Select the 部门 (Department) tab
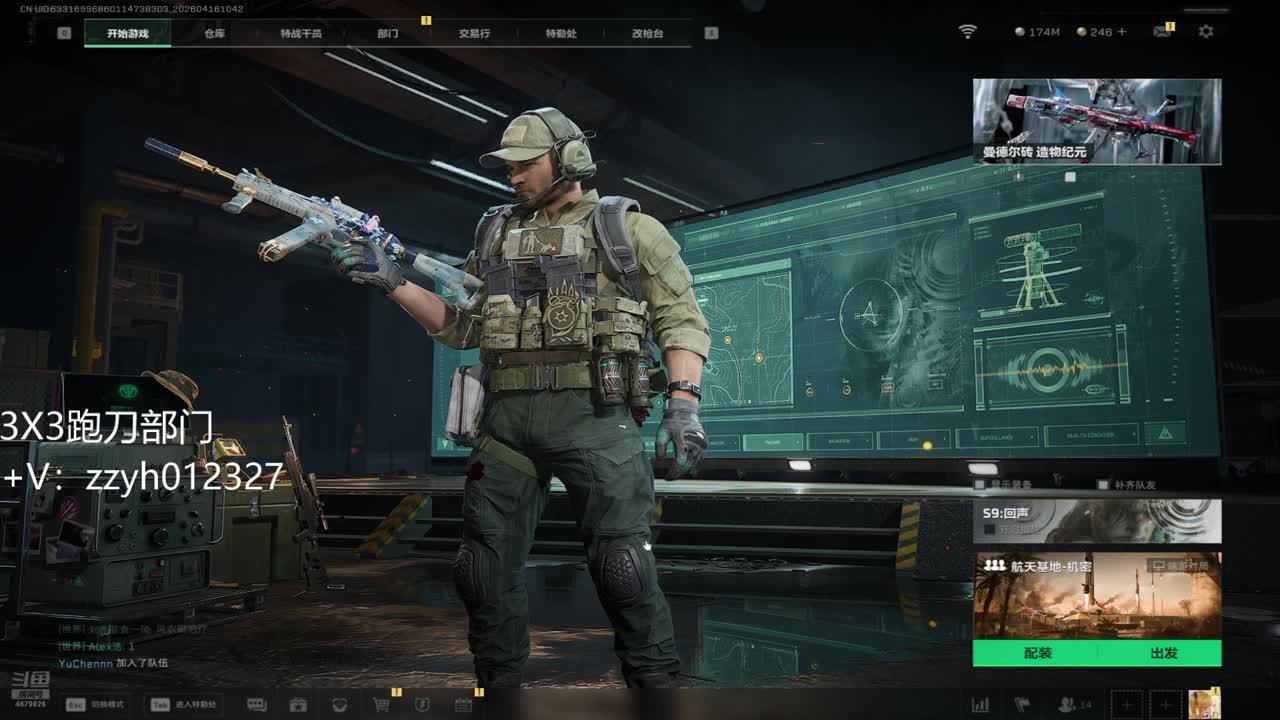 388,33
